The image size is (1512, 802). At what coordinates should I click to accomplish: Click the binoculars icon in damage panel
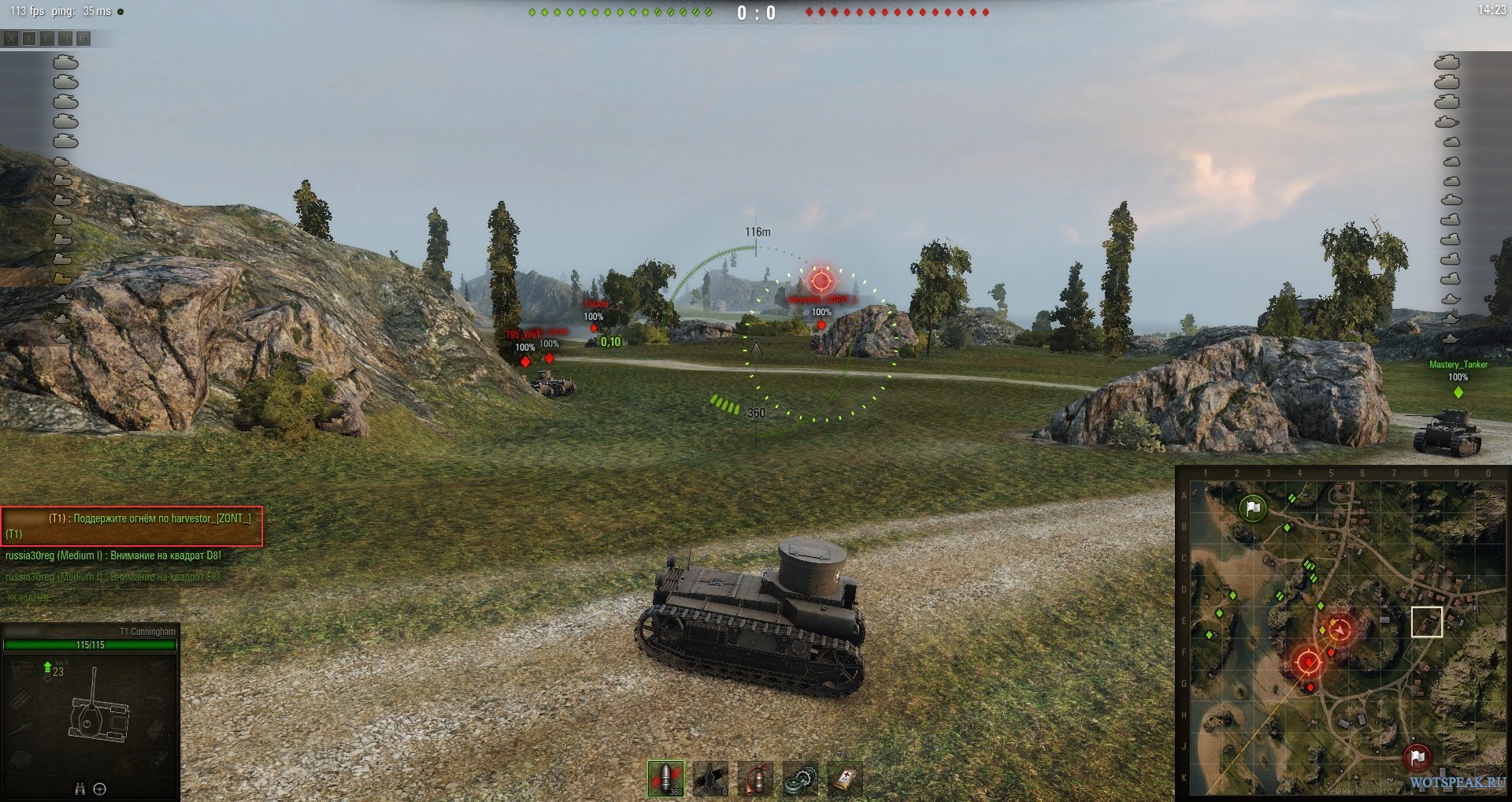point(80,789)
